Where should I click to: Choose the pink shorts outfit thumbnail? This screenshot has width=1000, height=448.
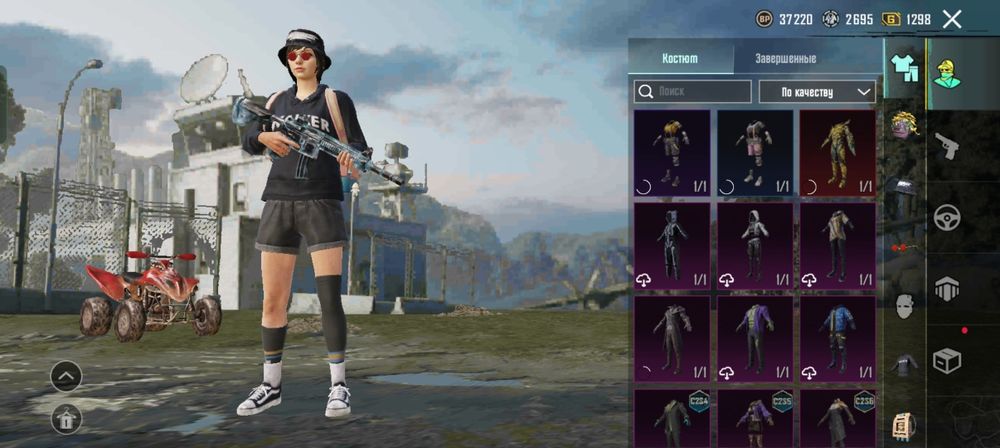tap(755, 151)
